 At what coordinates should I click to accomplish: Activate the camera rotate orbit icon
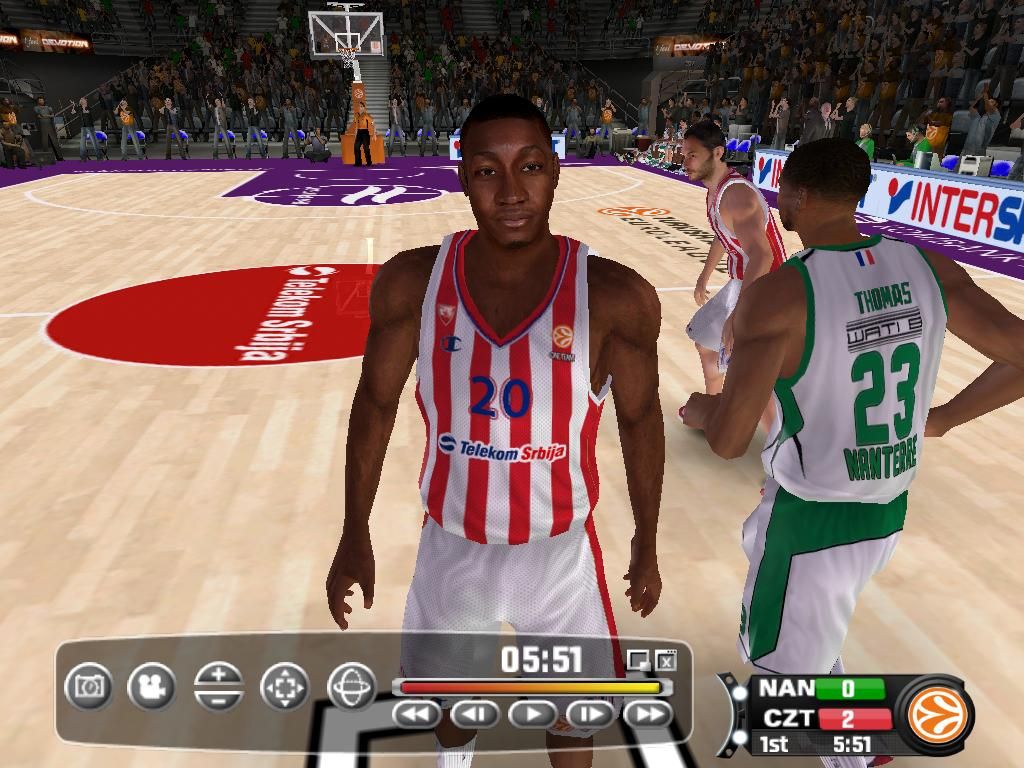click(351, 687)
